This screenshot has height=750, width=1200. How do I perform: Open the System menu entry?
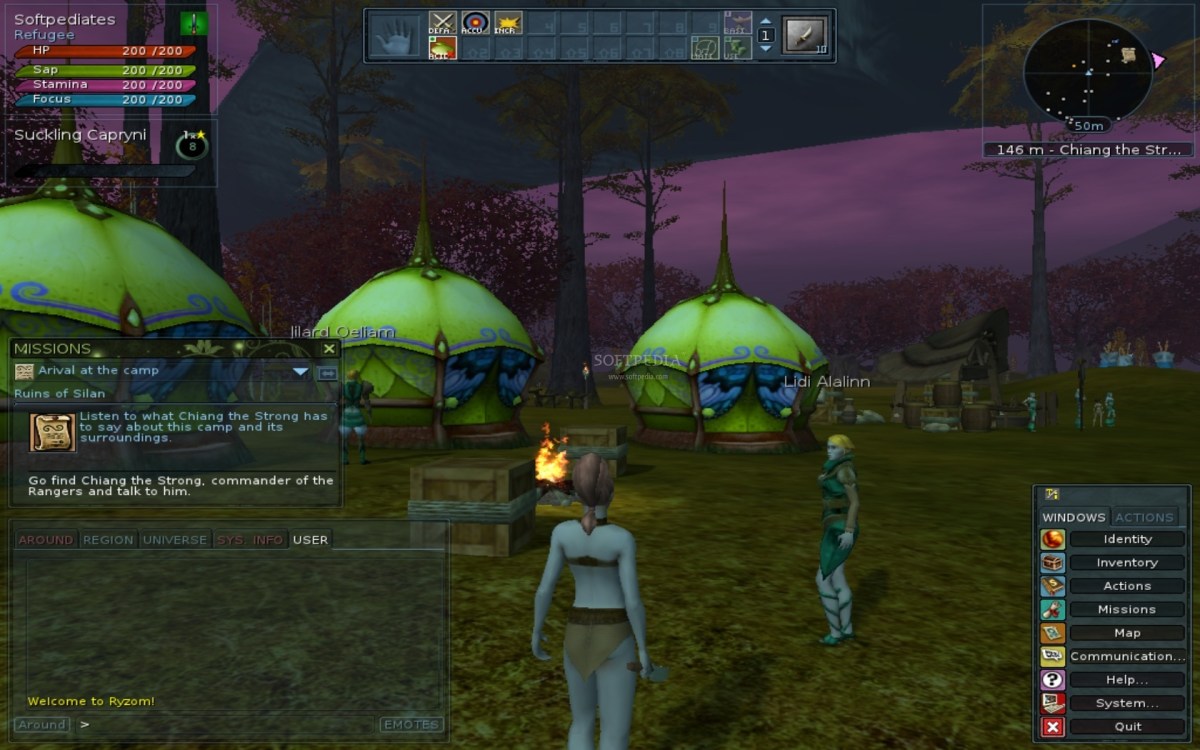(x=1127, y=703)
